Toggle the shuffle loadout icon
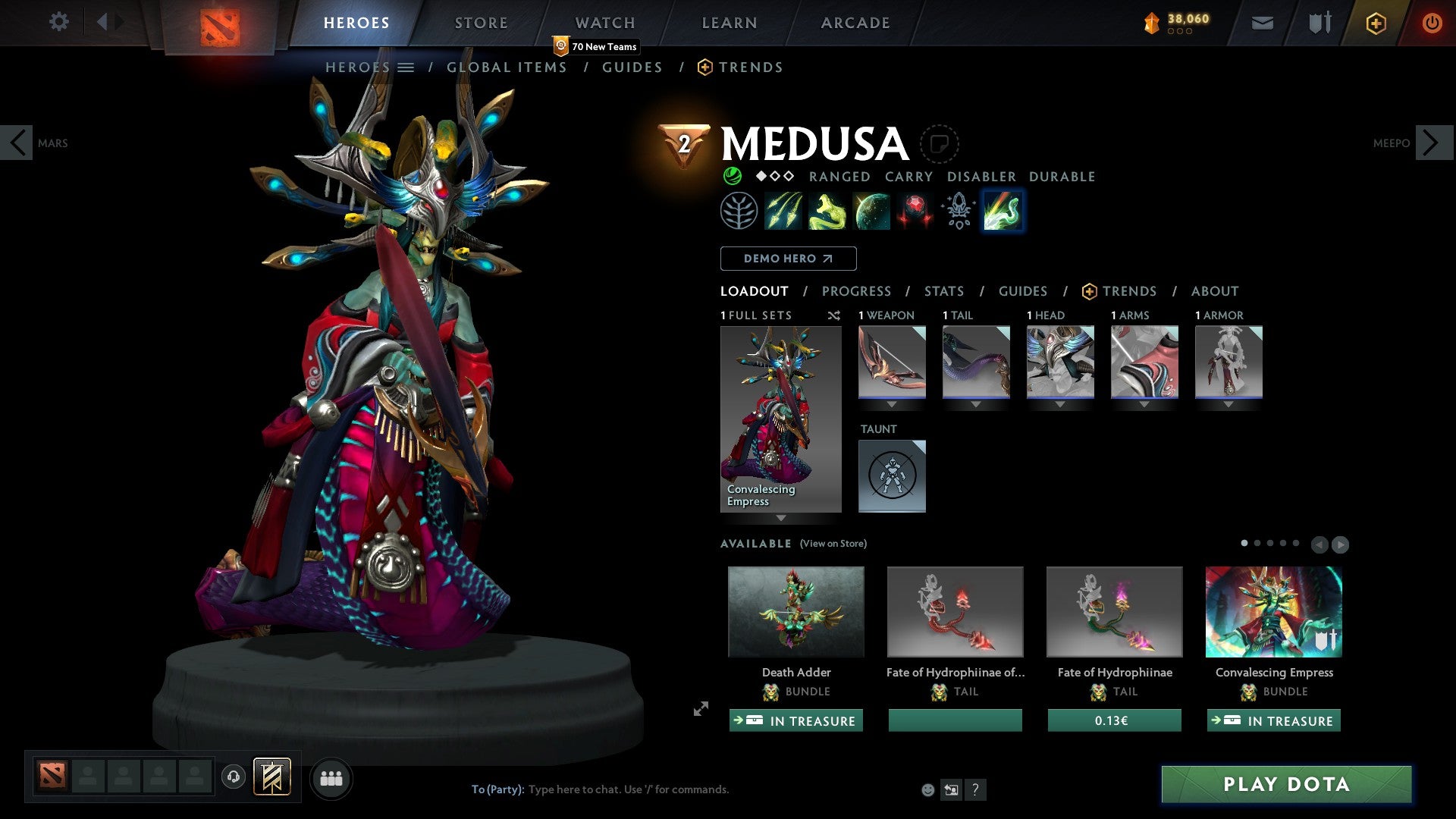Image resolution: width=1456 pixels, height=819 pixels. [x=834, y=316]
